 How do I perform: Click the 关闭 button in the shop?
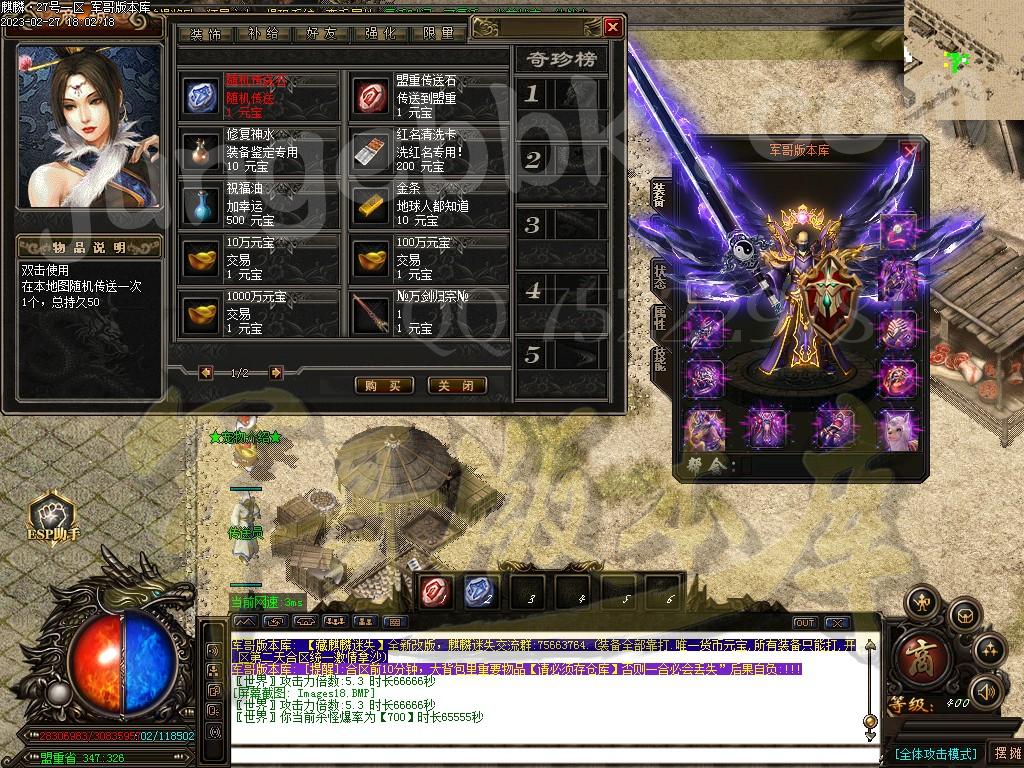click(x=457, y=385)
